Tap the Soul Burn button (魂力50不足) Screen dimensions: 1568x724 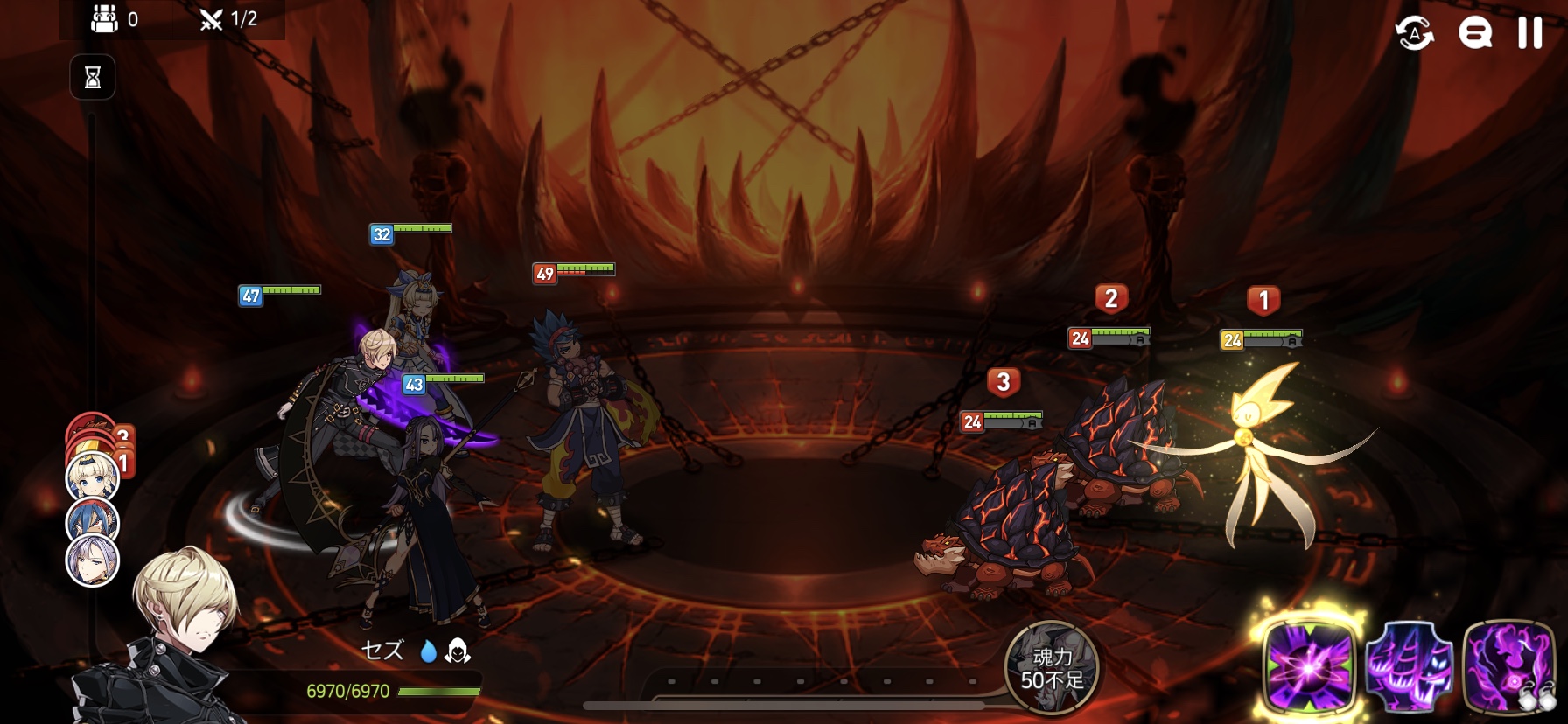tap(1052, 668)
